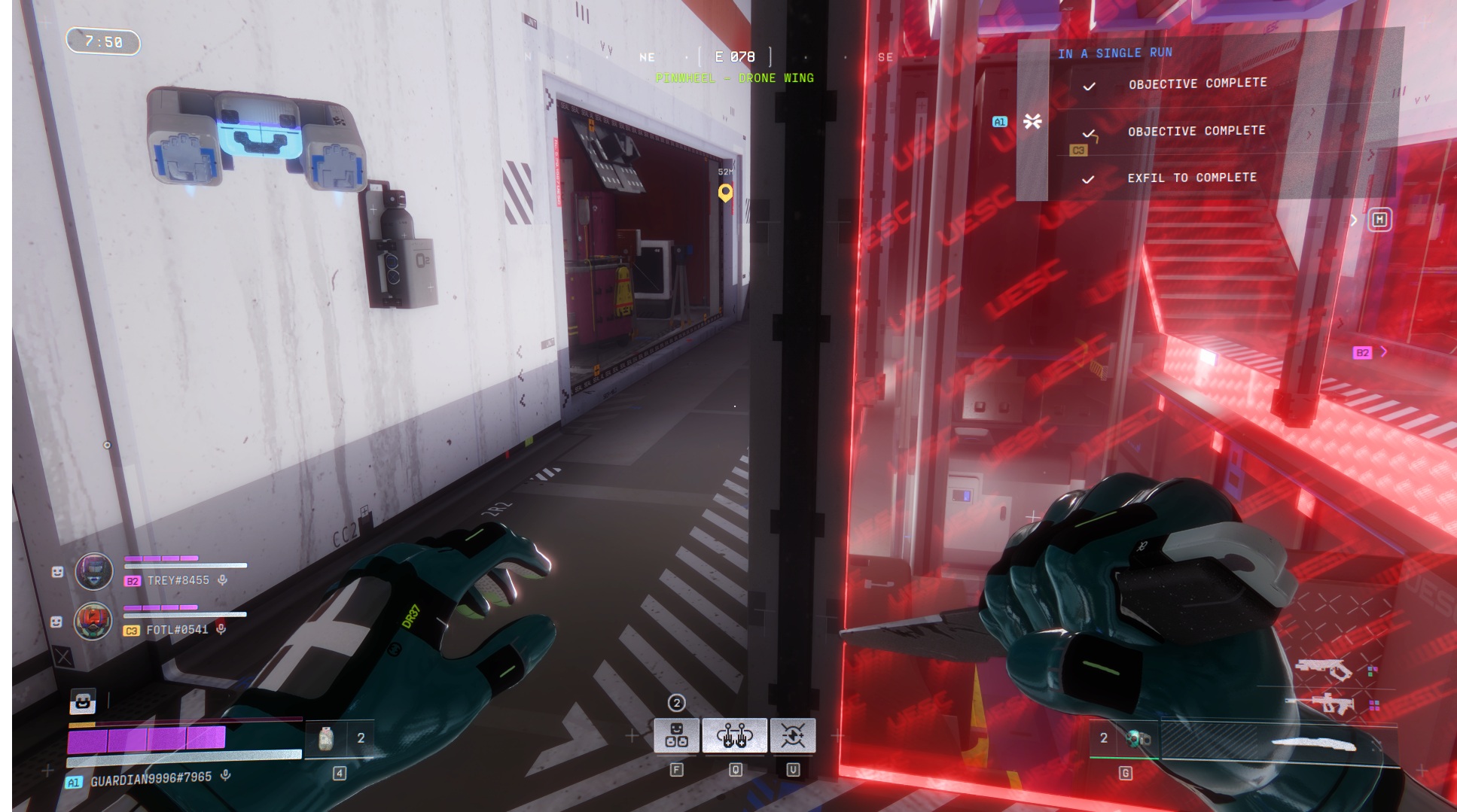The image size is (1457, 812).
Task: Use the twin healing drones ability
Action: tap(734, 735)
